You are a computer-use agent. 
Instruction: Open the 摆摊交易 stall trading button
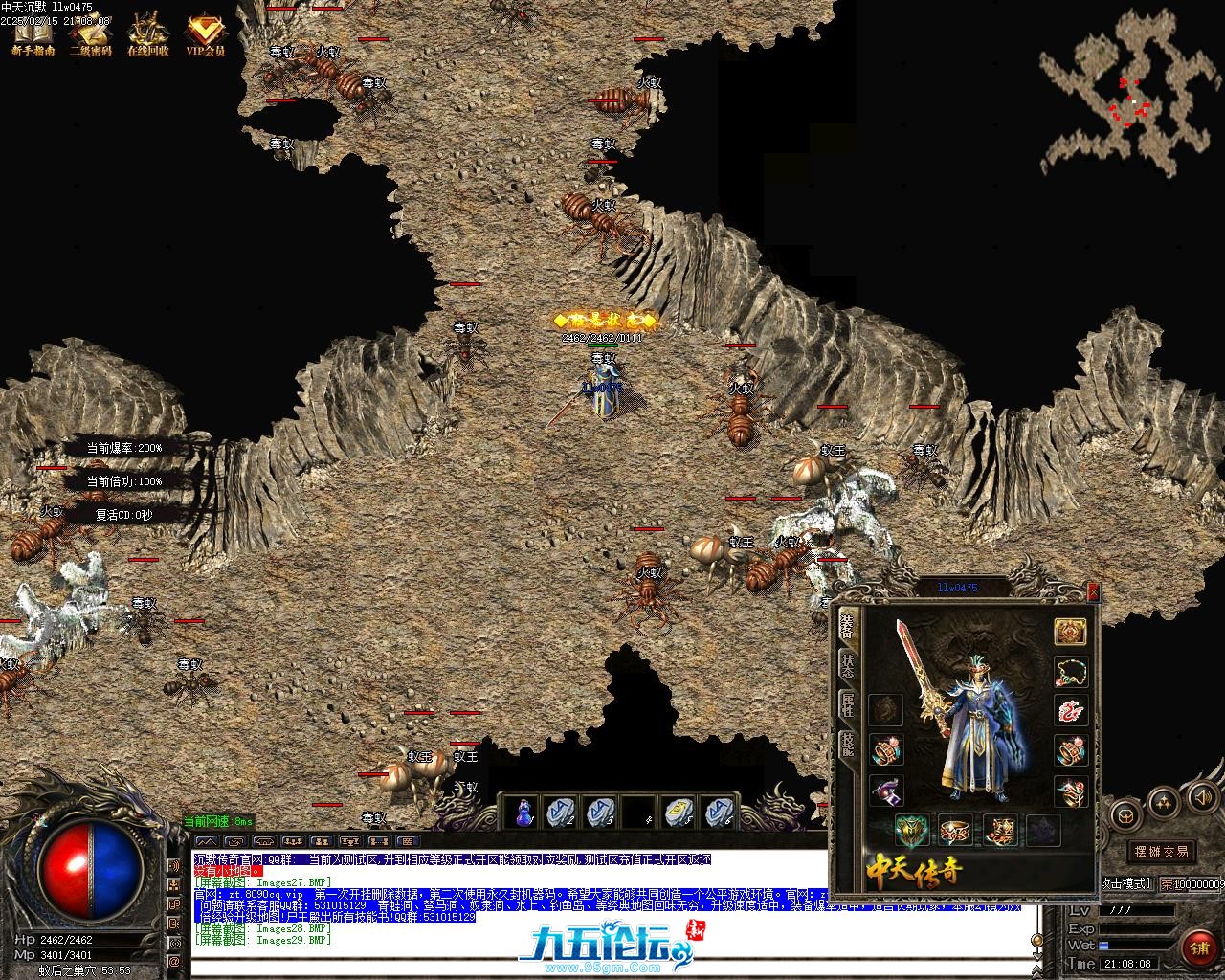click(x=1161, y=852)
